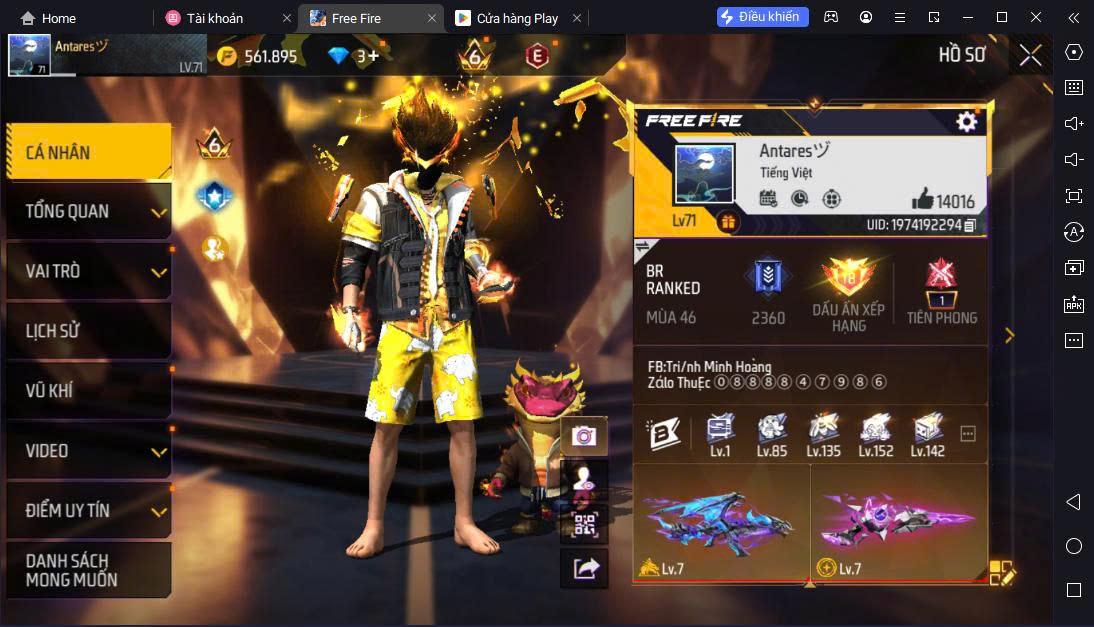Open the VAI TRÒ menu entry
Screen dimensions: 1094x627
88,271
